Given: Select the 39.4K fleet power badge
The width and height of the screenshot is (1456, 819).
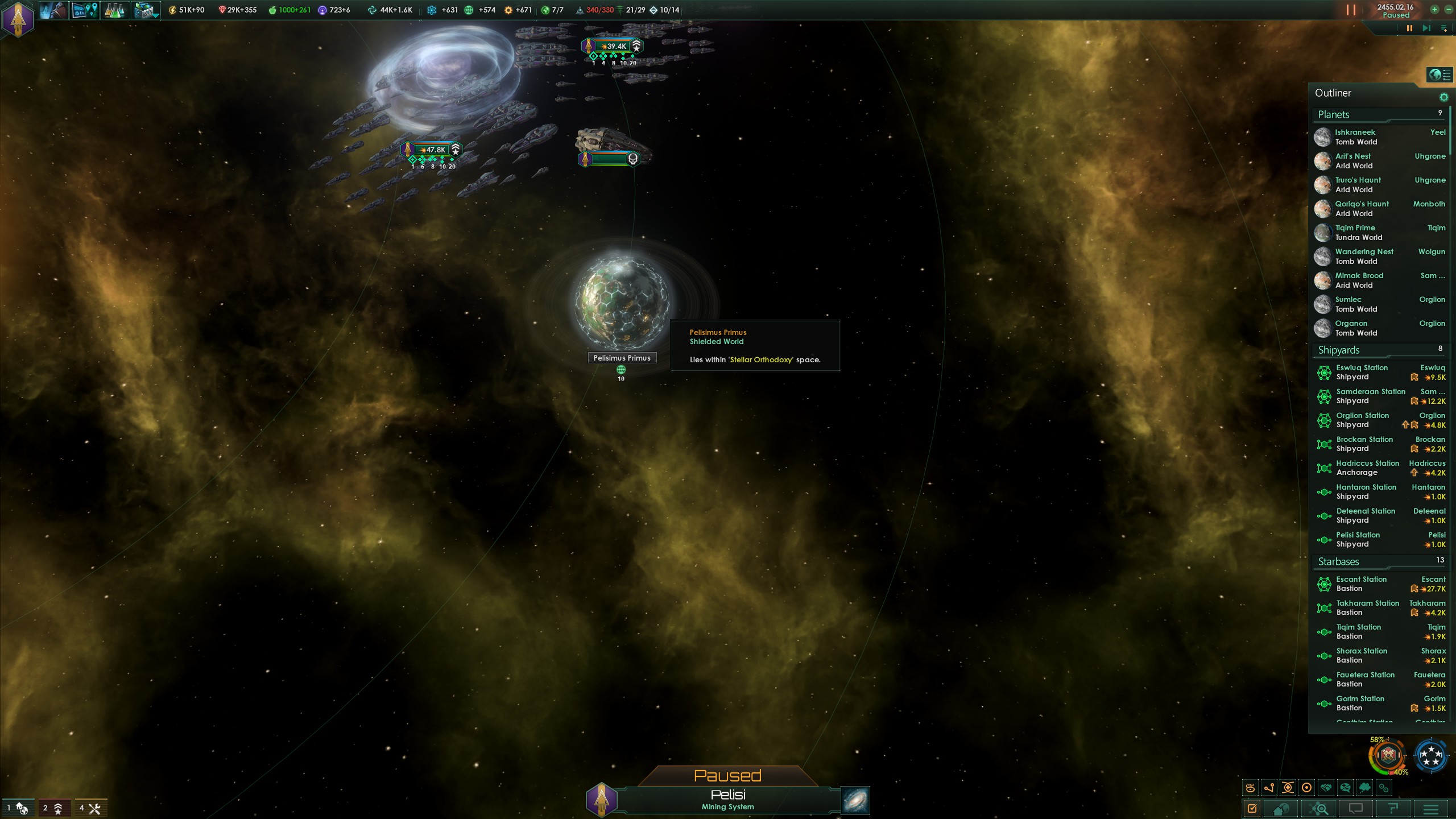Looking at the screenshot, I should coord(613,47).
